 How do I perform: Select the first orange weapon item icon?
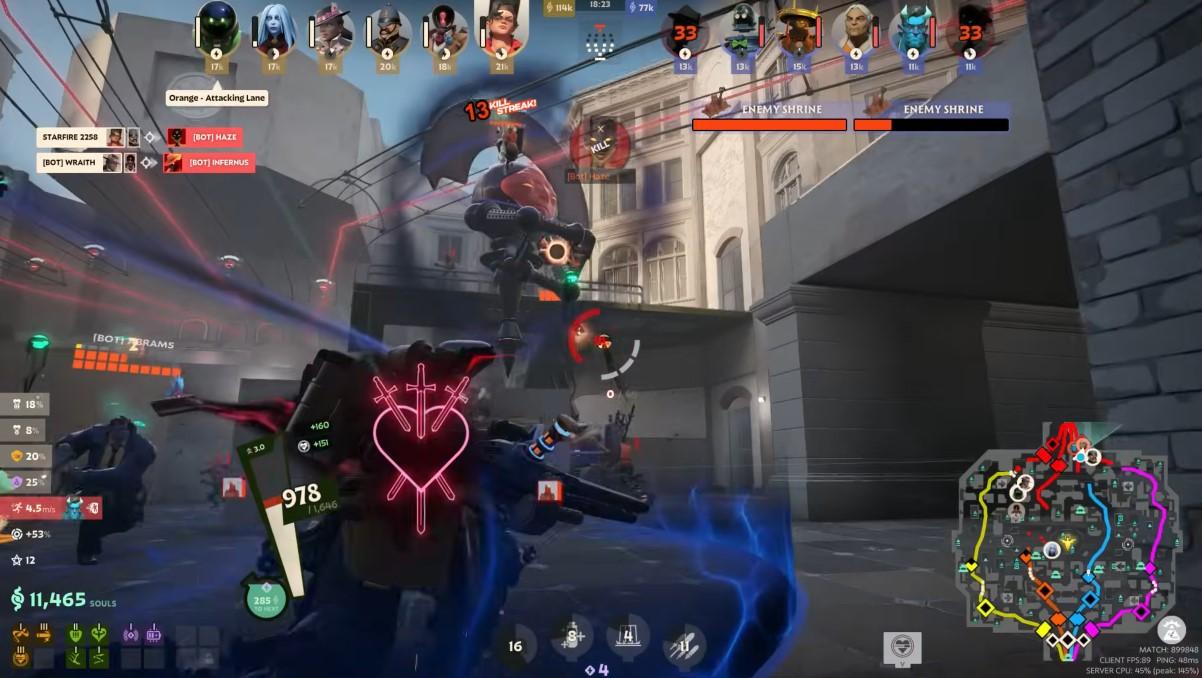coord(20,634)
